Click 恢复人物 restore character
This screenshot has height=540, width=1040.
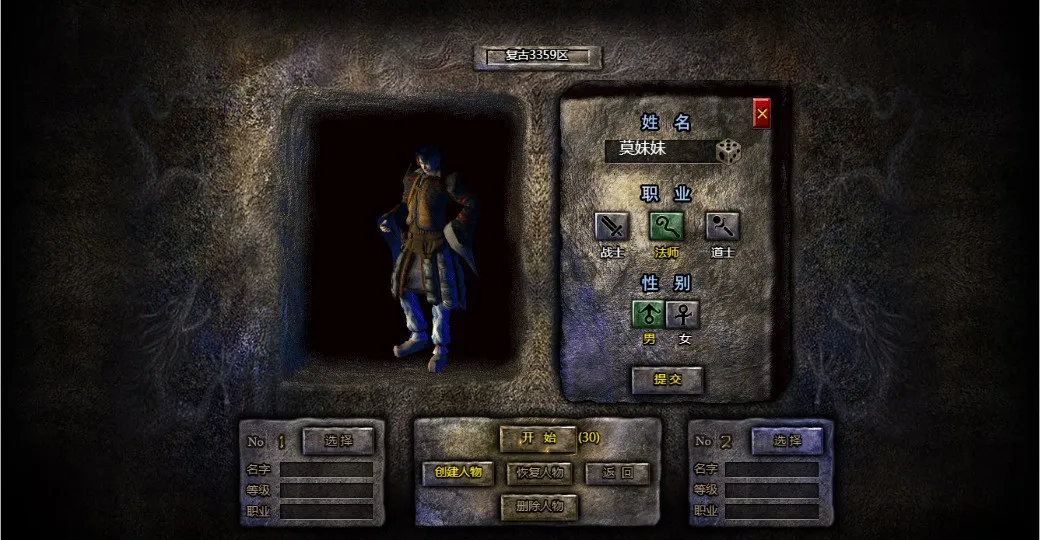[x=540, y=472]
